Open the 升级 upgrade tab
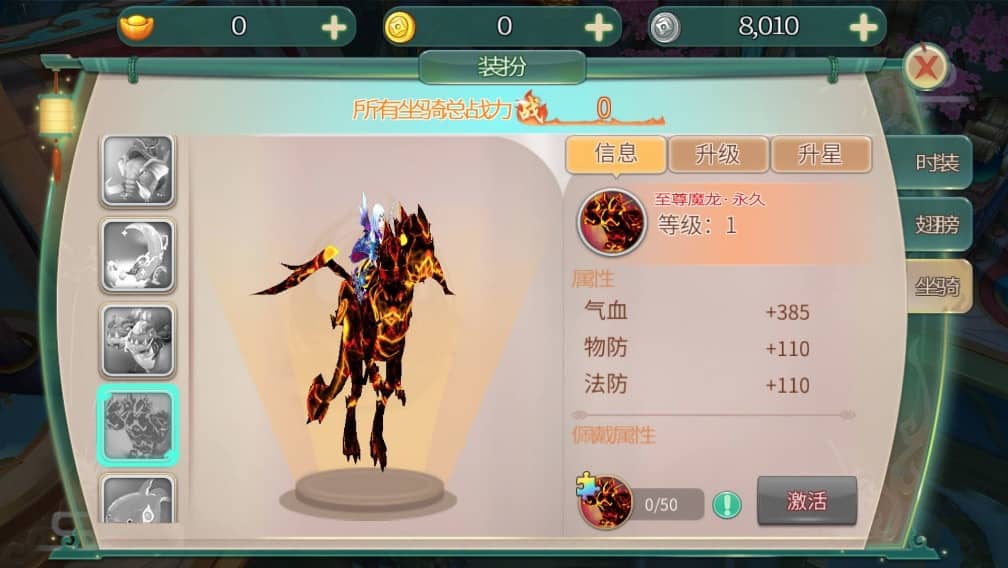Screen dimensions: 1008x568 718,154
